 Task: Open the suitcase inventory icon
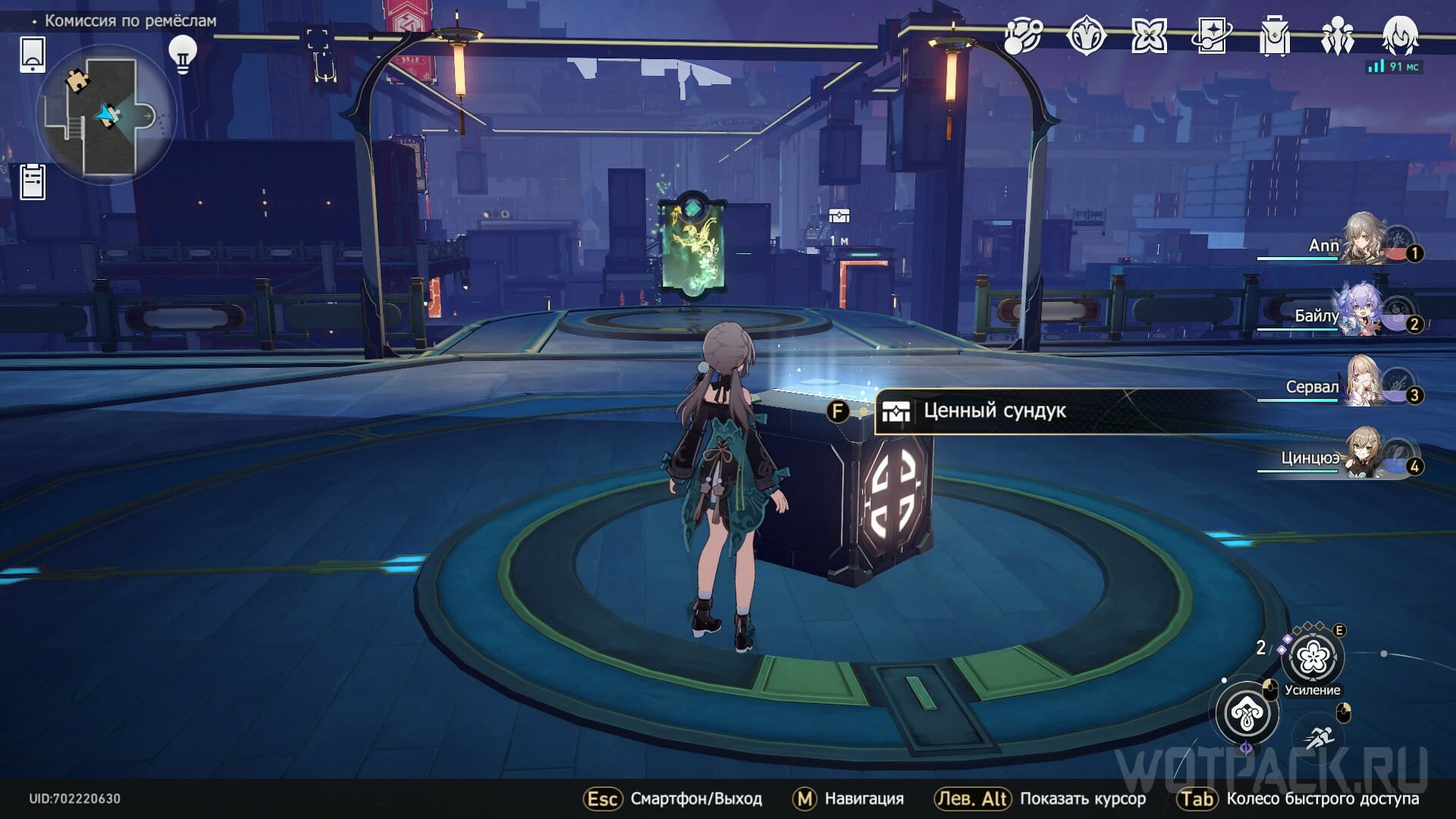(1274, 36)
